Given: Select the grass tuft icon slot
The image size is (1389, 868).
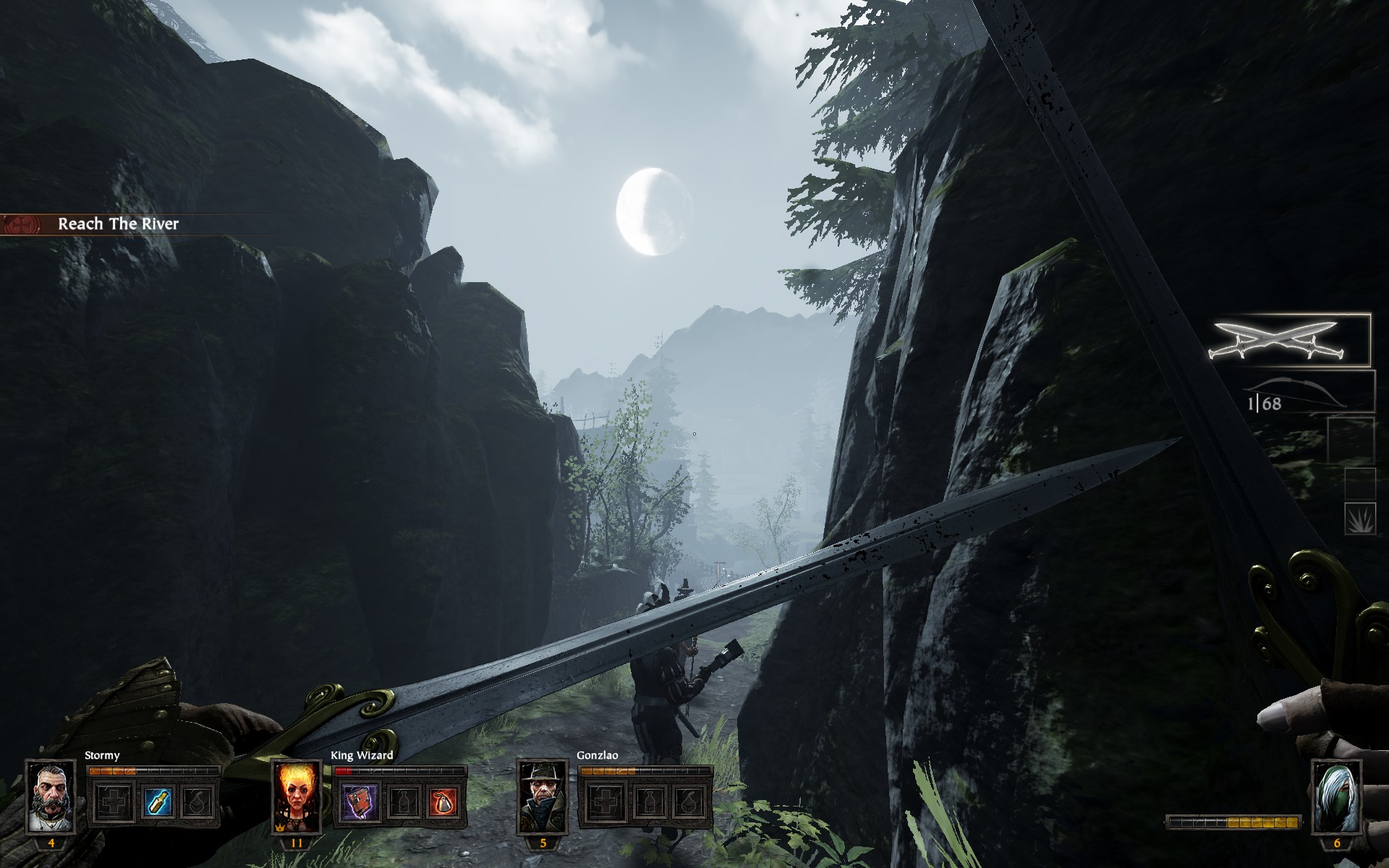Looking at the screenshot, I should point(1359,518).
